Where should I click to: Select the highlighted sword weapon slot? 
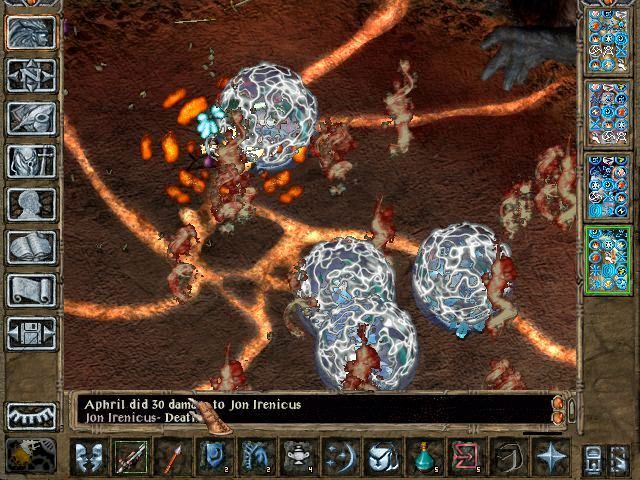click(130, 458)
